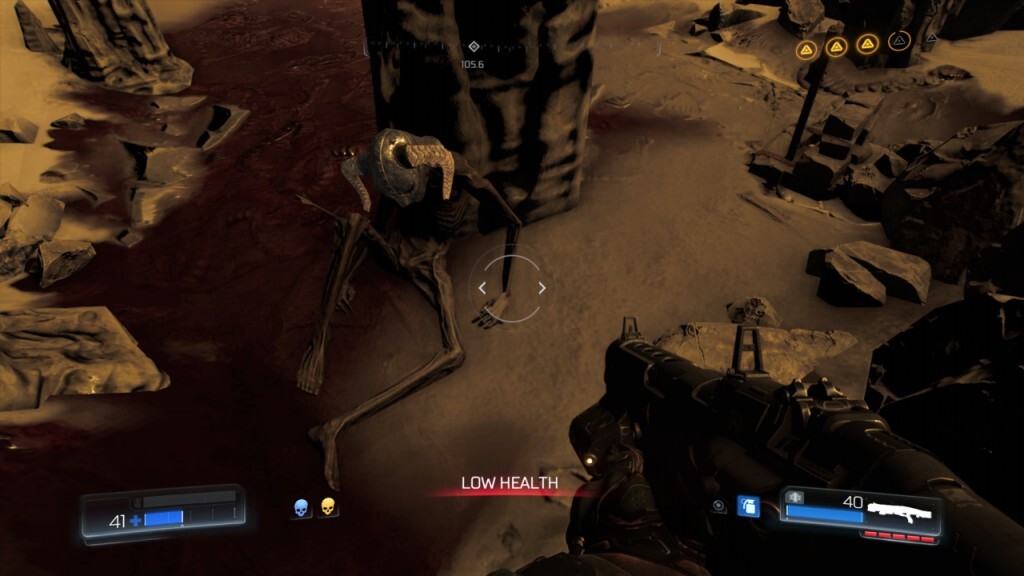1024x576 pixels.
Task: Select the blue skull key icon
Action: pos(301,509)
